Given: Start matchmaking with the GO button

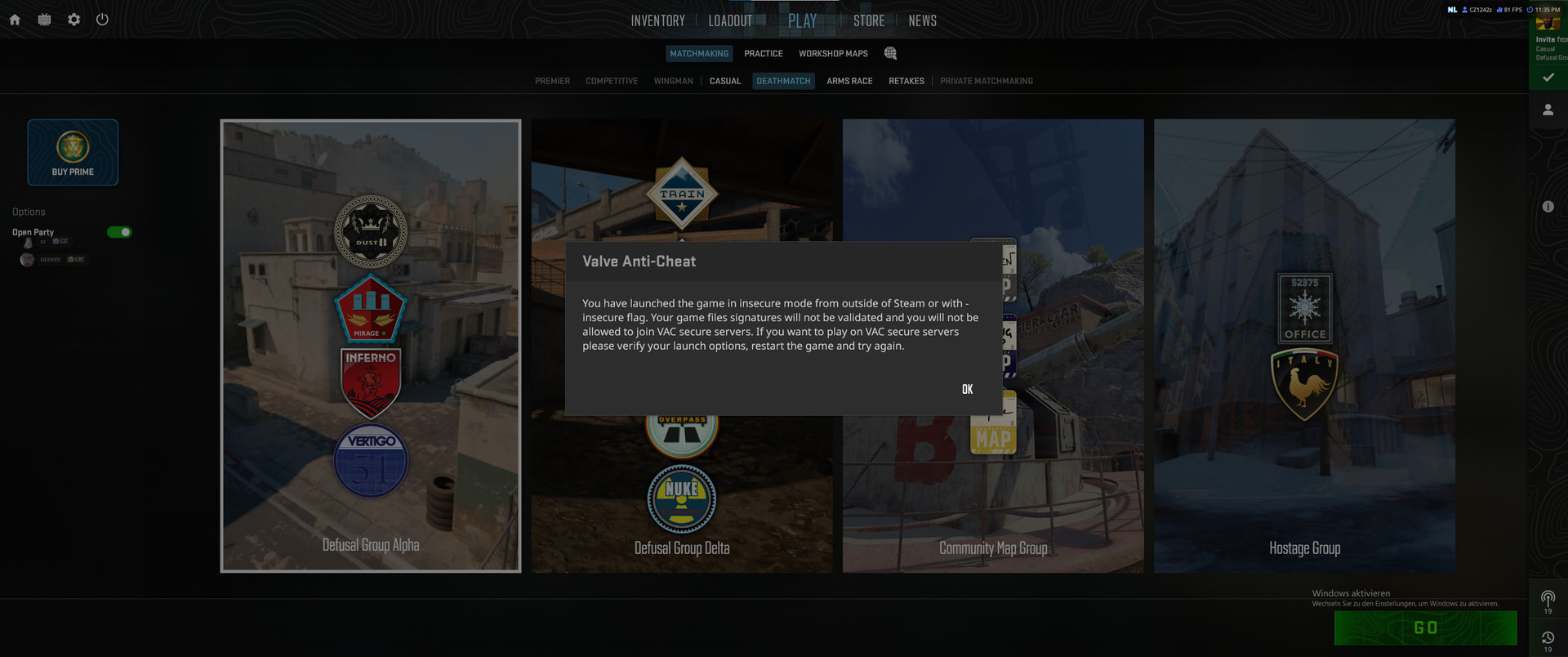Looking at the screenshot, I should pos(1425,628).
